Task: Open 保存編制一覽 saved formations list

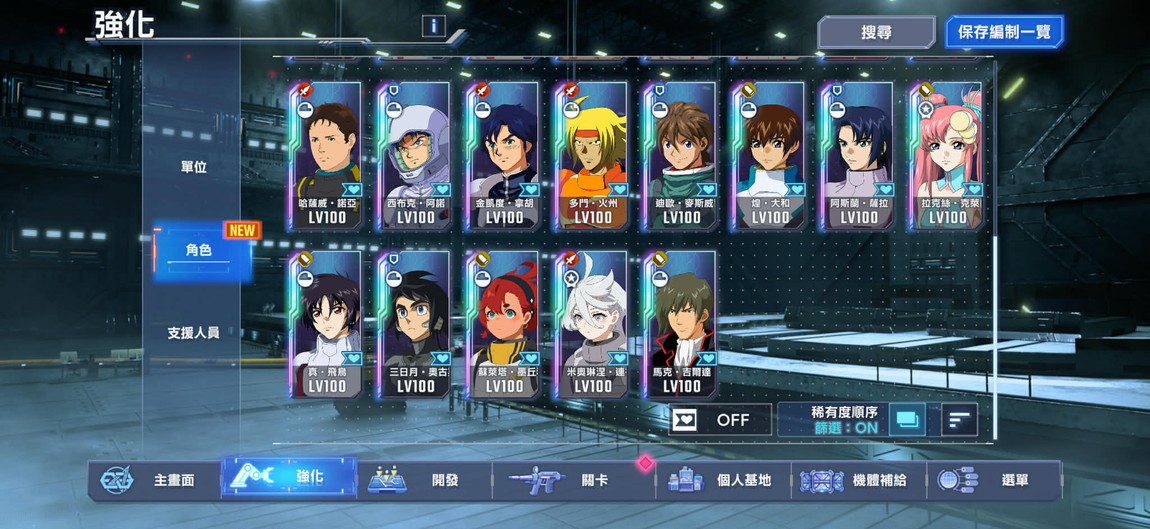Action: [1003, 32]
